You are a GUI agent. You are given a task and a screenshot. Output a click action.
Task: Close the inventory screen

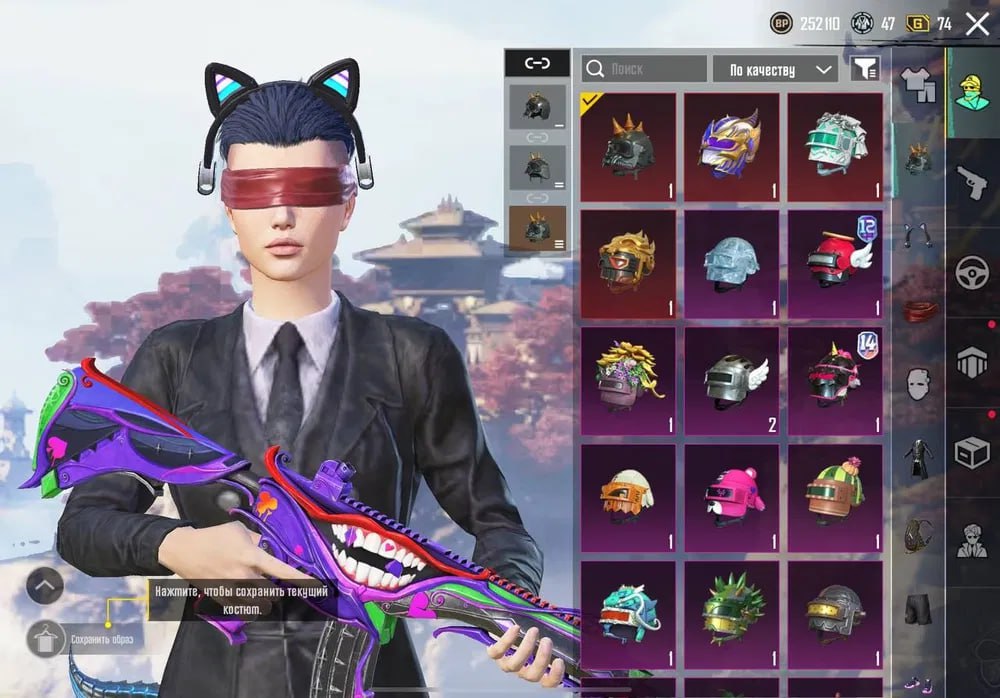coord(977,24)
